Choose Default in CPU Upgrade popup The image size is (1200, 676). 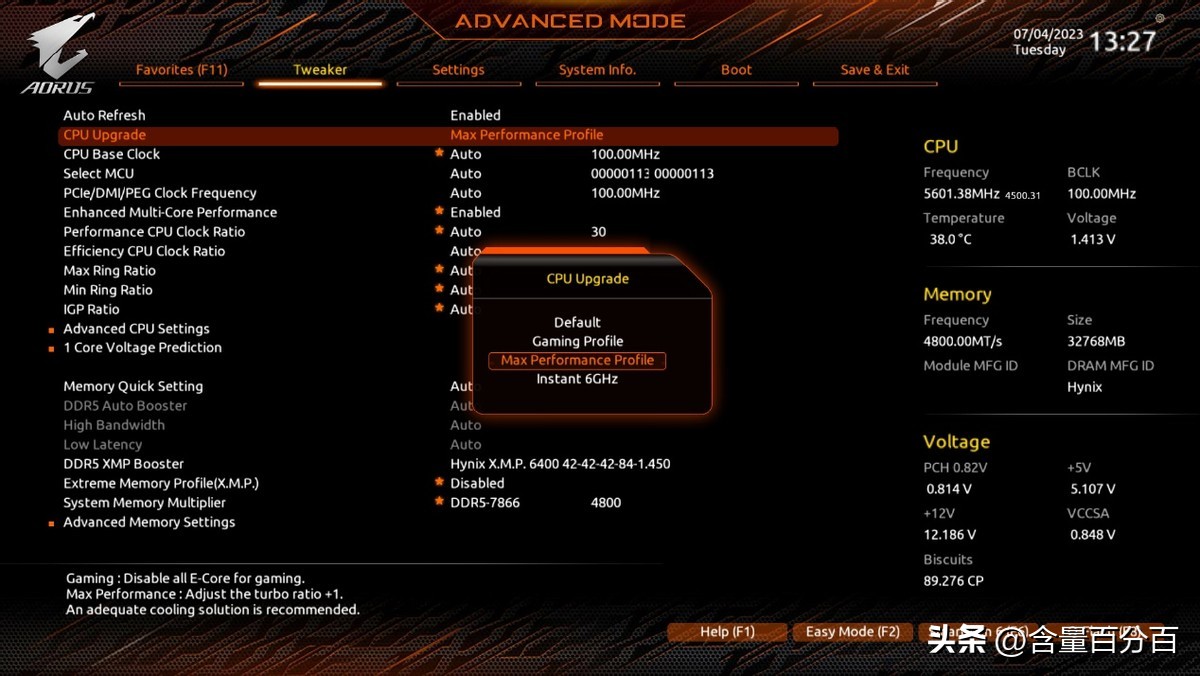point(577,322)
